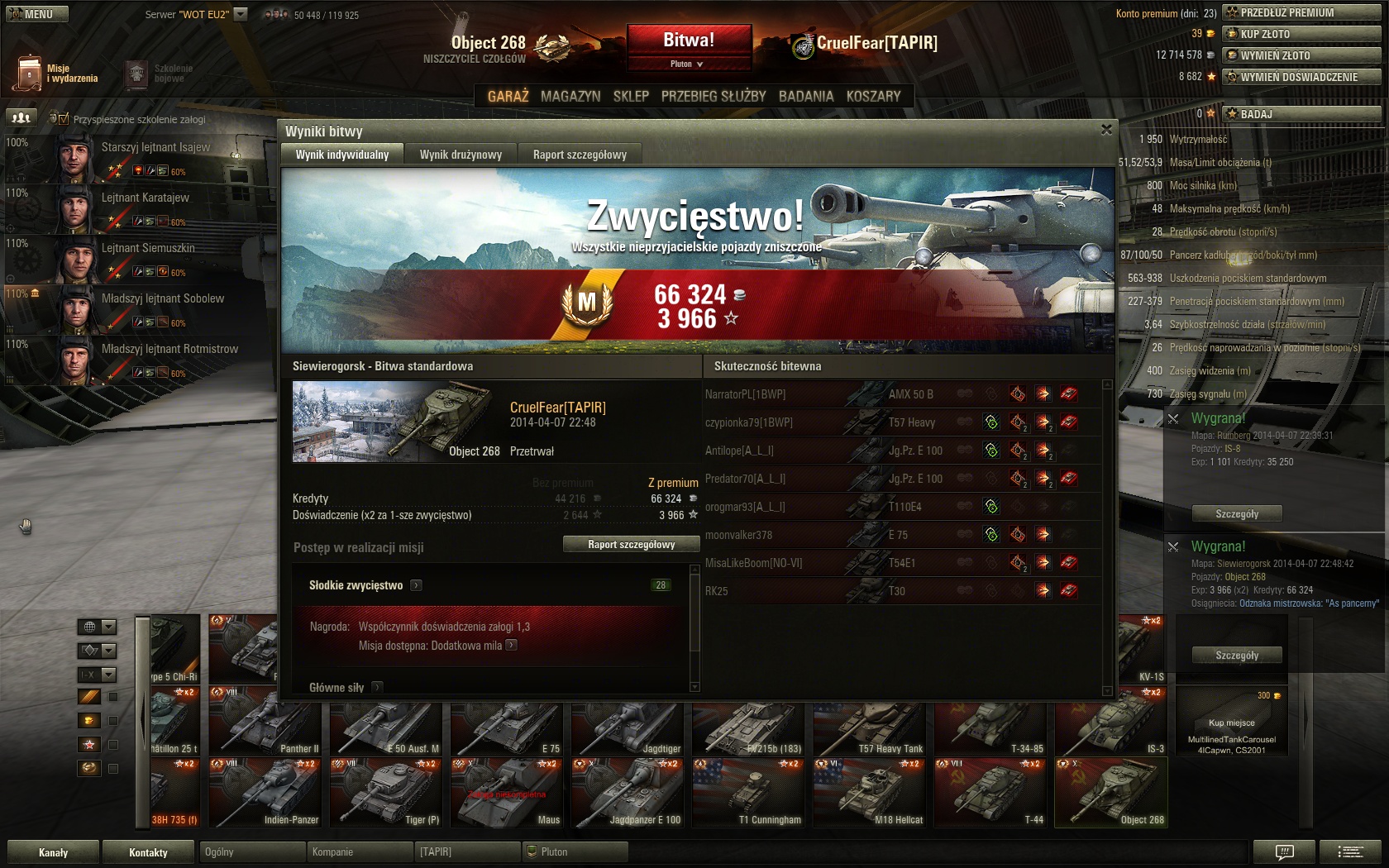Select the Jagdpanzer E 100 tank
1389x868 pixels.
(627, 793)
